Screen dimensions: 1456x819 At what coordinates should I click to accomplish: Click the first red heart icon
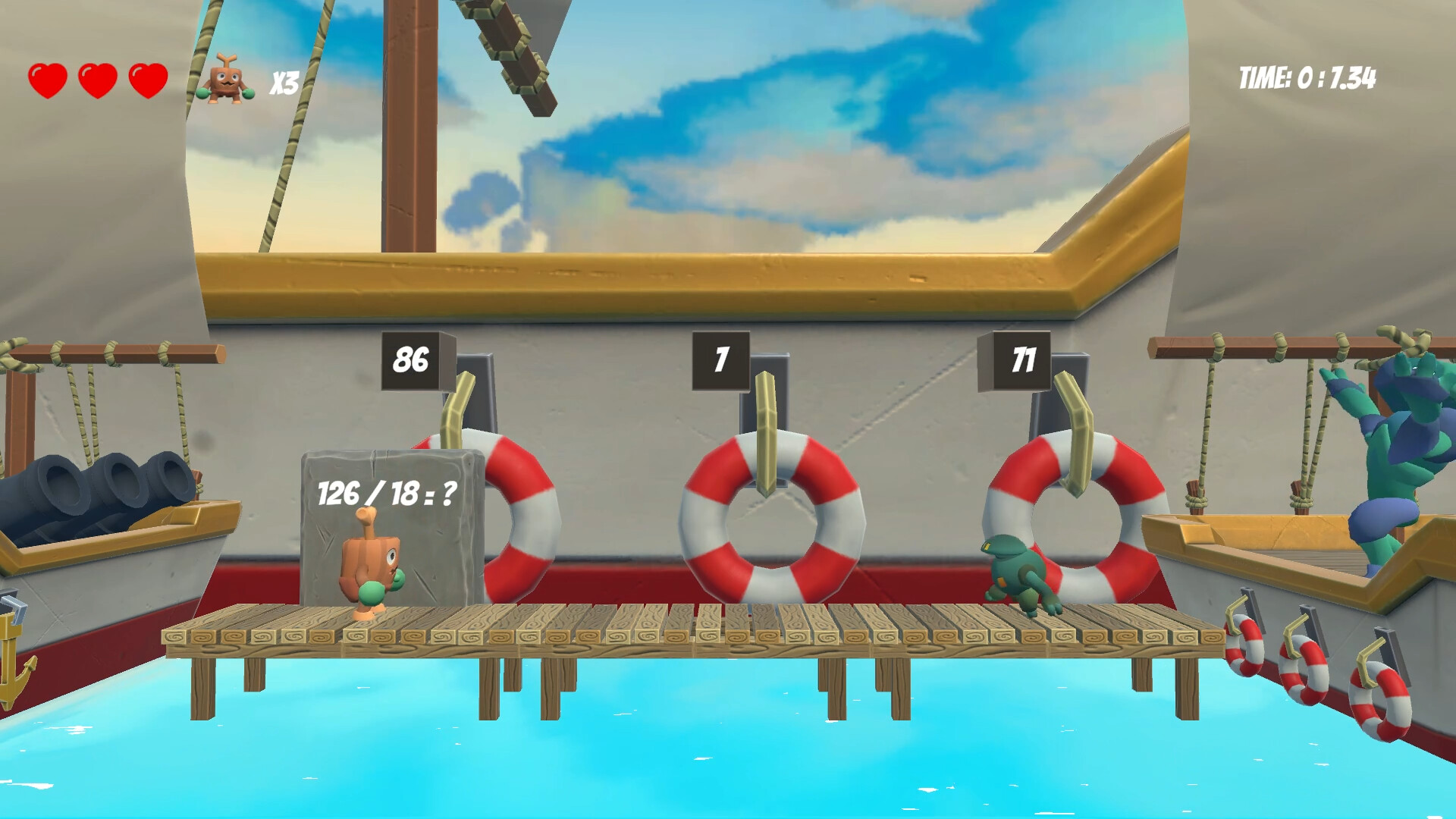[47, 78]
